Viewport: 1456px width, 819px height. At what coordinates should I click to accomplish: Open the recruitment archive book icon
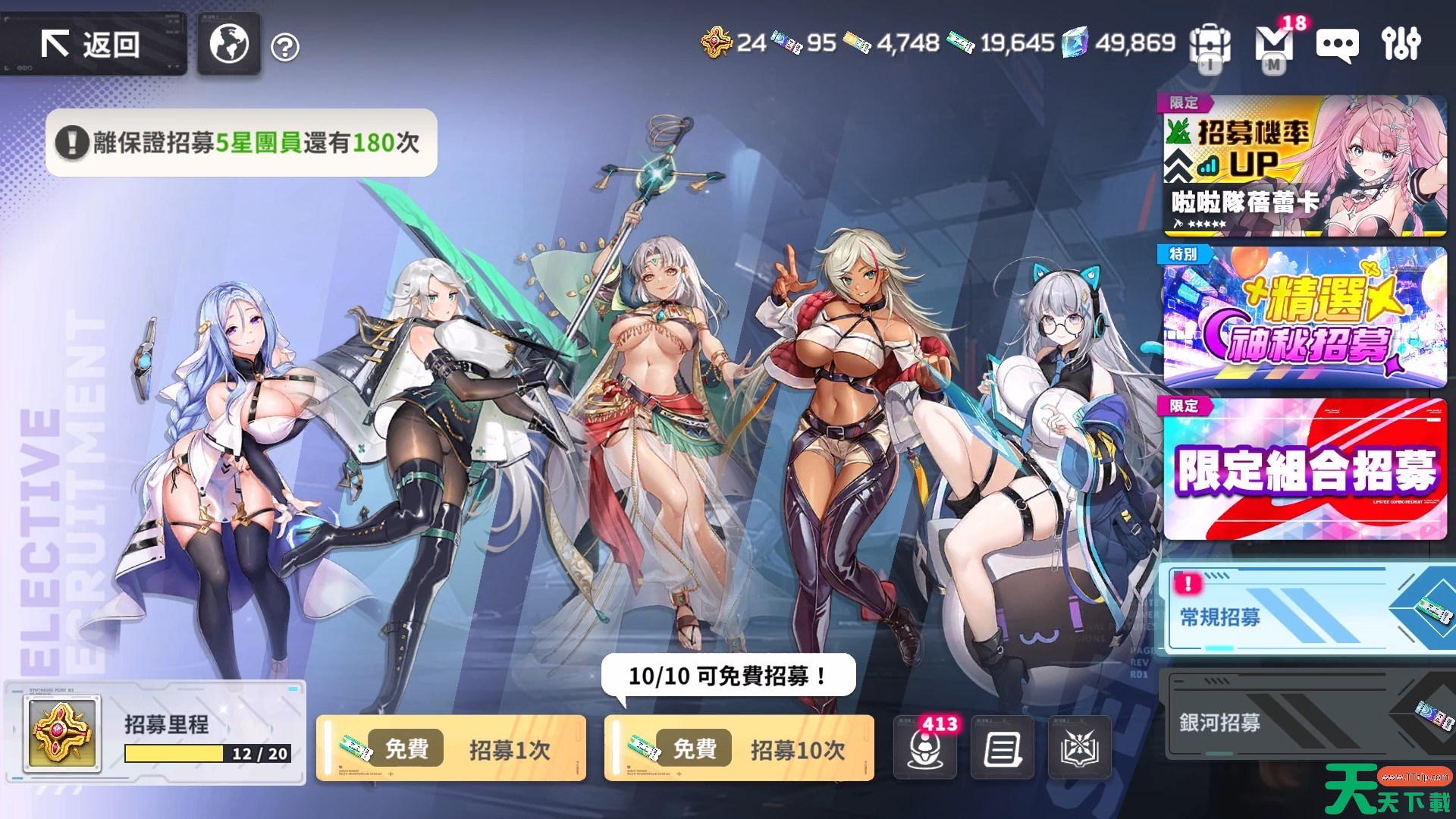coord(1080,748)
